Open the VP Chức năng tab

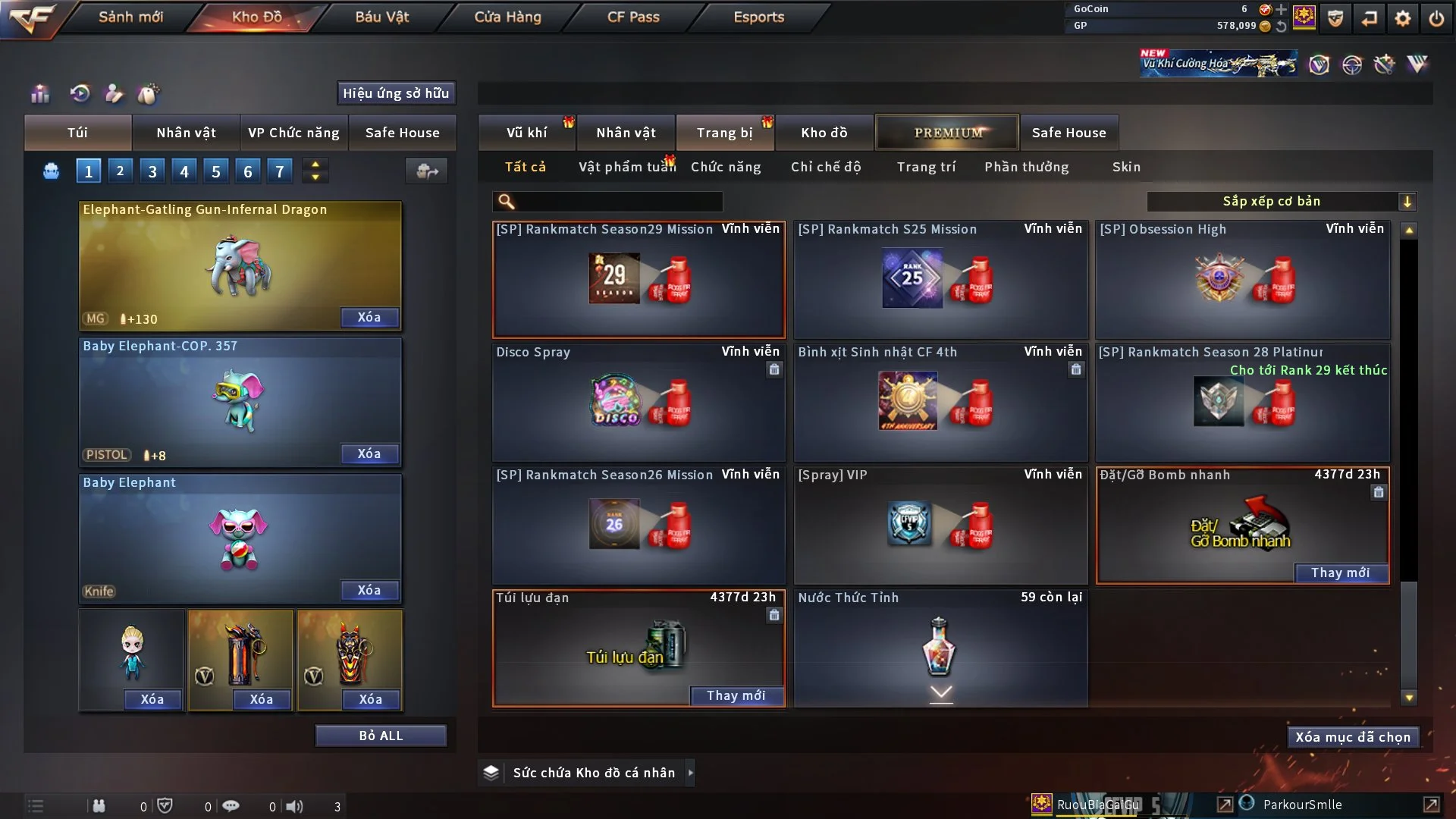point(293,133)
